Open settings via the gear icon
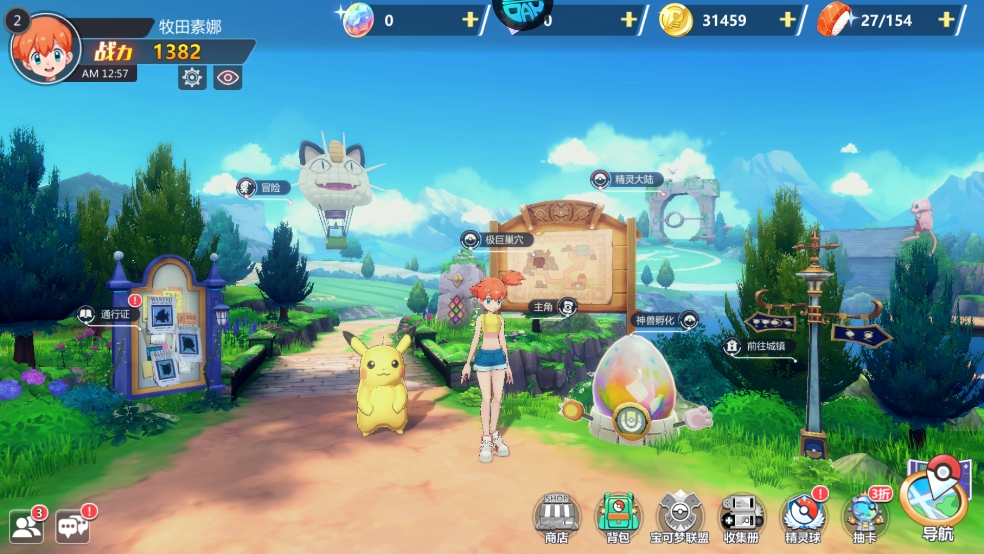 192,77
